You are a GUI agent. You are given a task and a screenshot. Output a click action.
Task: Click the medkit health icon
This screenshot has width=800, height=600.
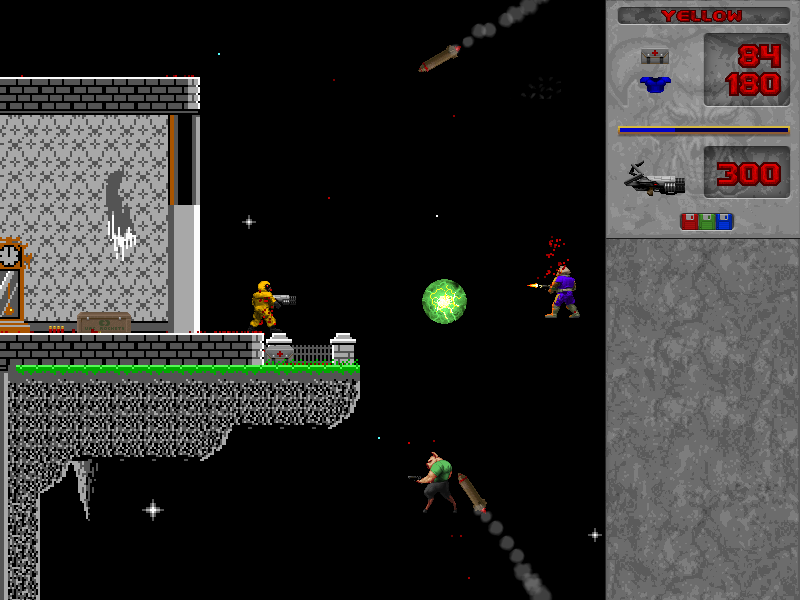point(655,56)
